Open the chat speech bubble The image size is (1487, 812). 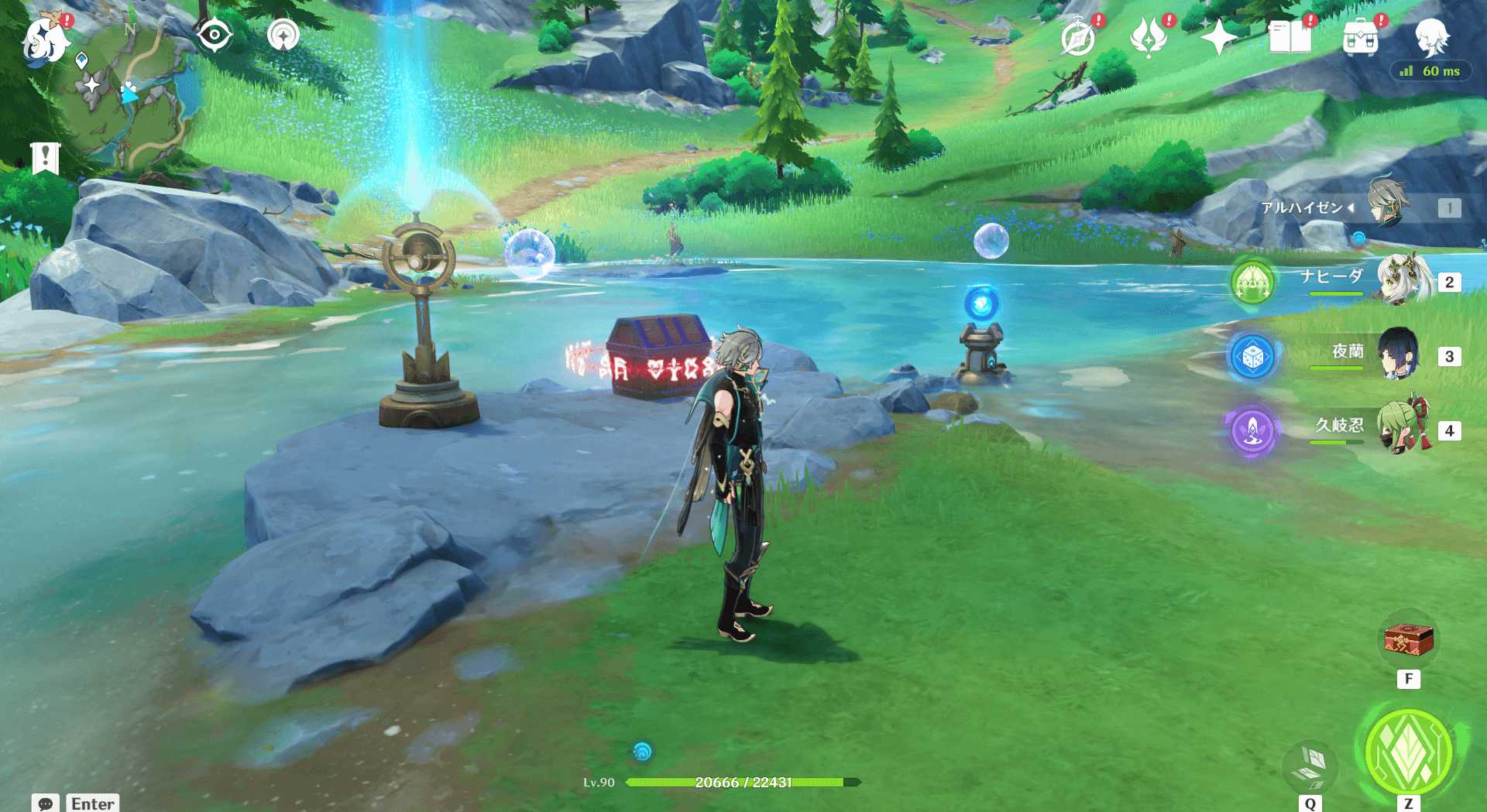tap(45, 803)
